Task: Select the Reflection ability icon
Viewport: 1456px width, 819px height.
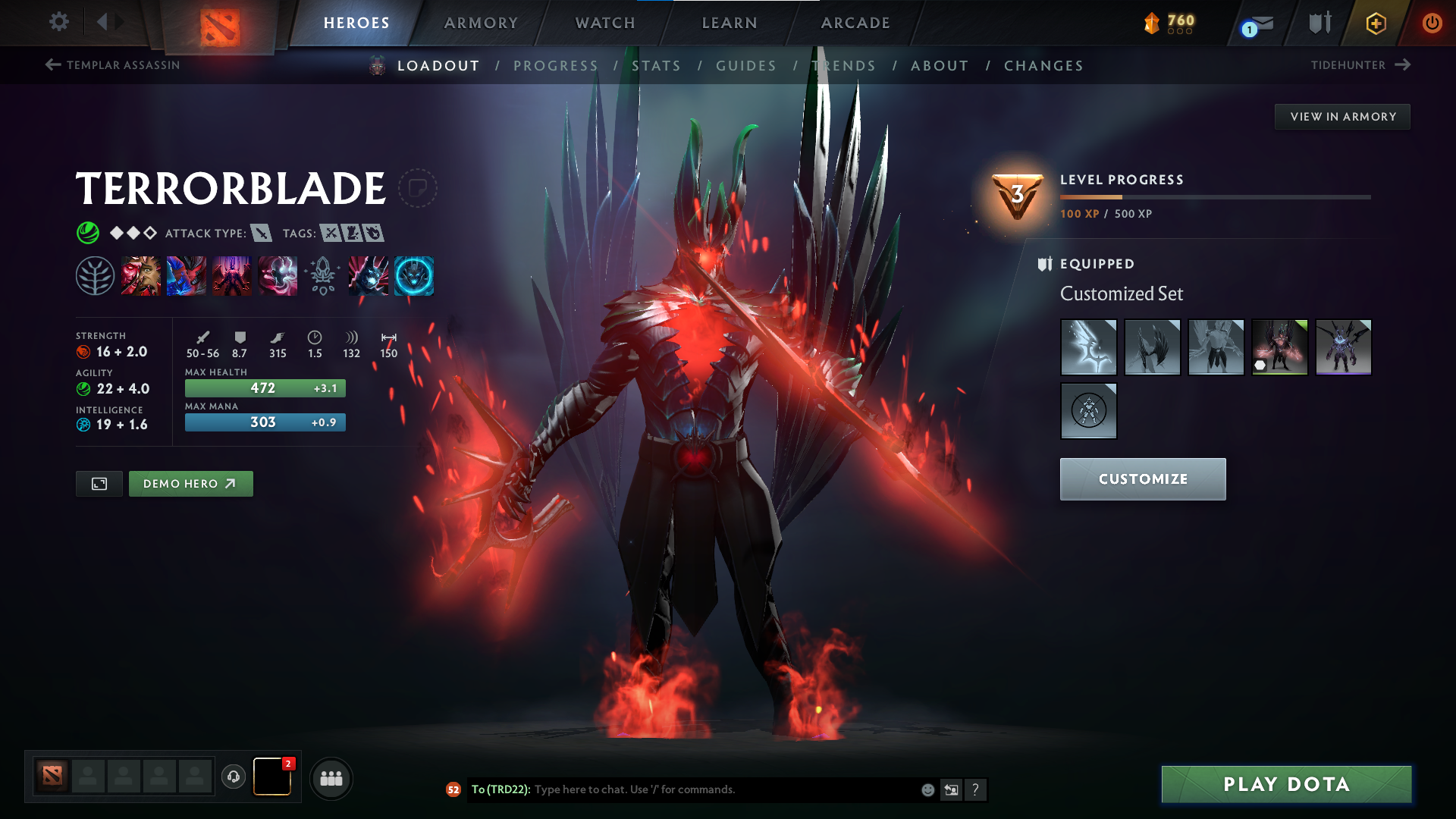Action: [140, 275]
